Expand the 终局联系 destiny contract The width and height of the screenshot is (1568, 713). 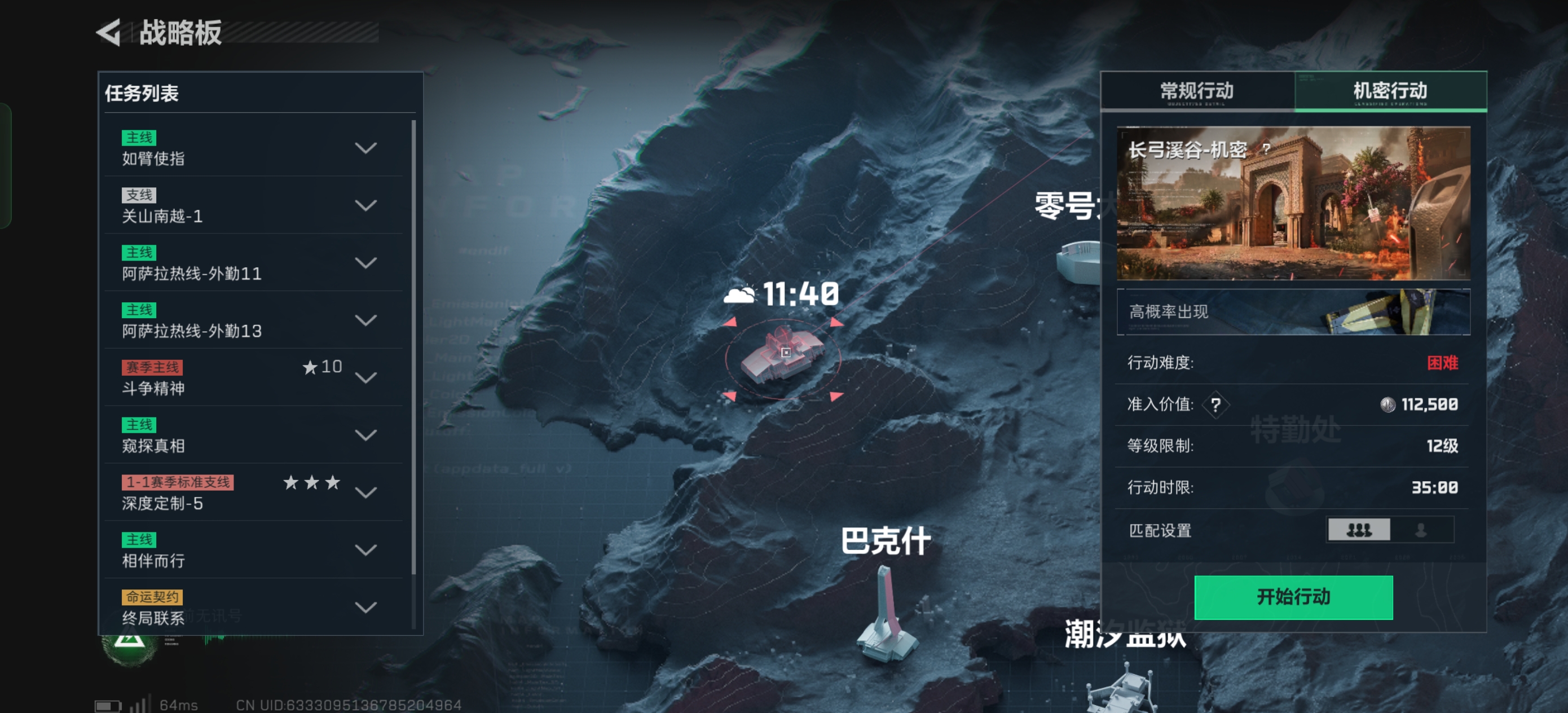[365, 608]
